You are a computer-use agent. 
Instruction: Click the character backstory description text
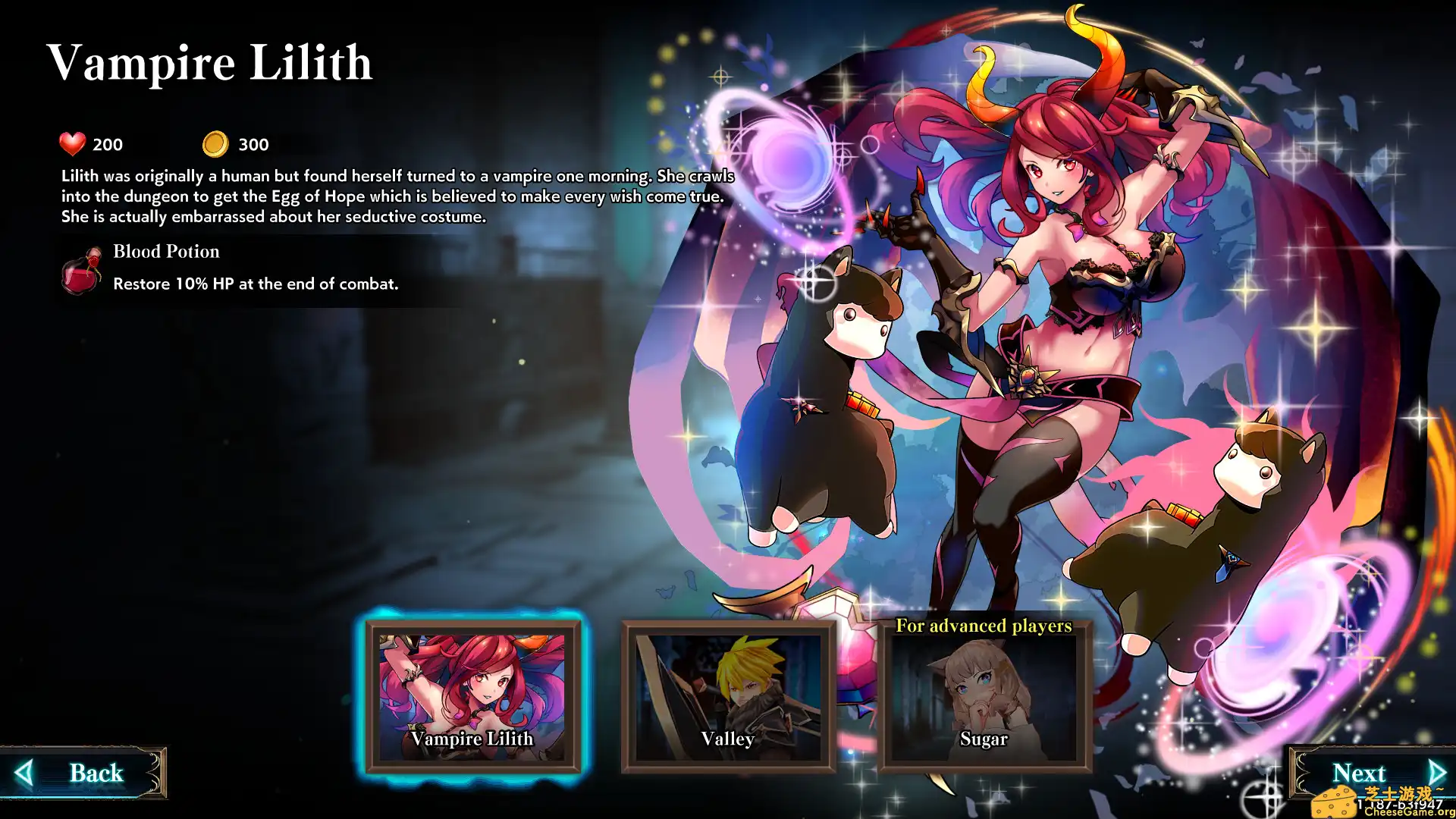pyautogui.click(x=398, y=196)
